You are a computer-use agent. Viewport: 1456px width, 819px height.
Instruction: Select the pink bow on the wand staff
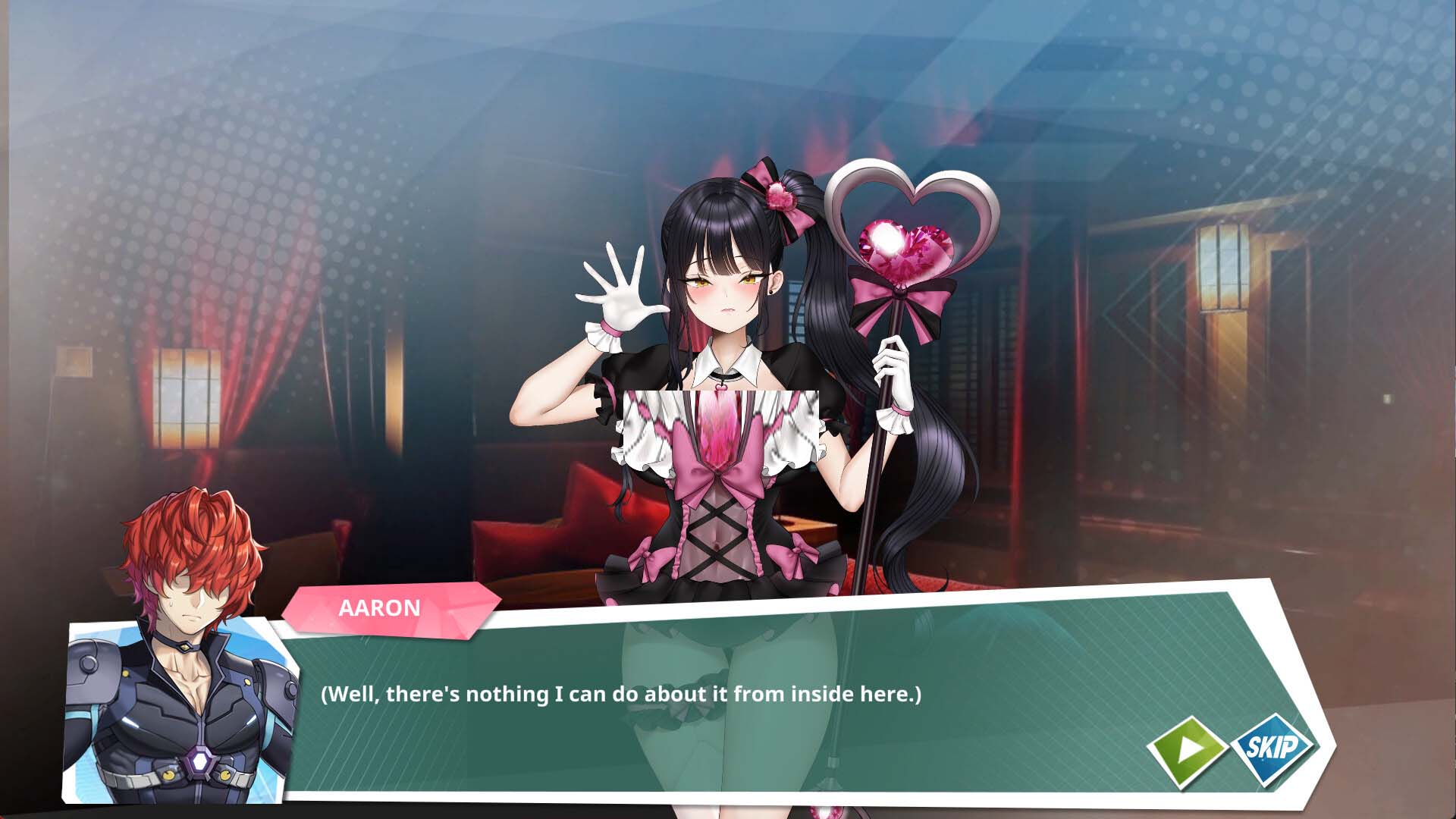[x=902, y=300]
